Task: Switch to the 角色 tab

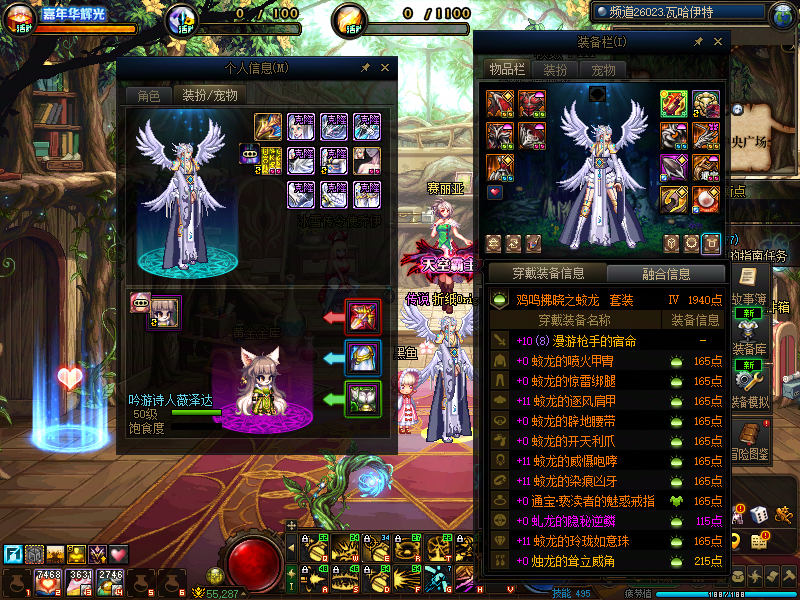Action: point(148,96)
